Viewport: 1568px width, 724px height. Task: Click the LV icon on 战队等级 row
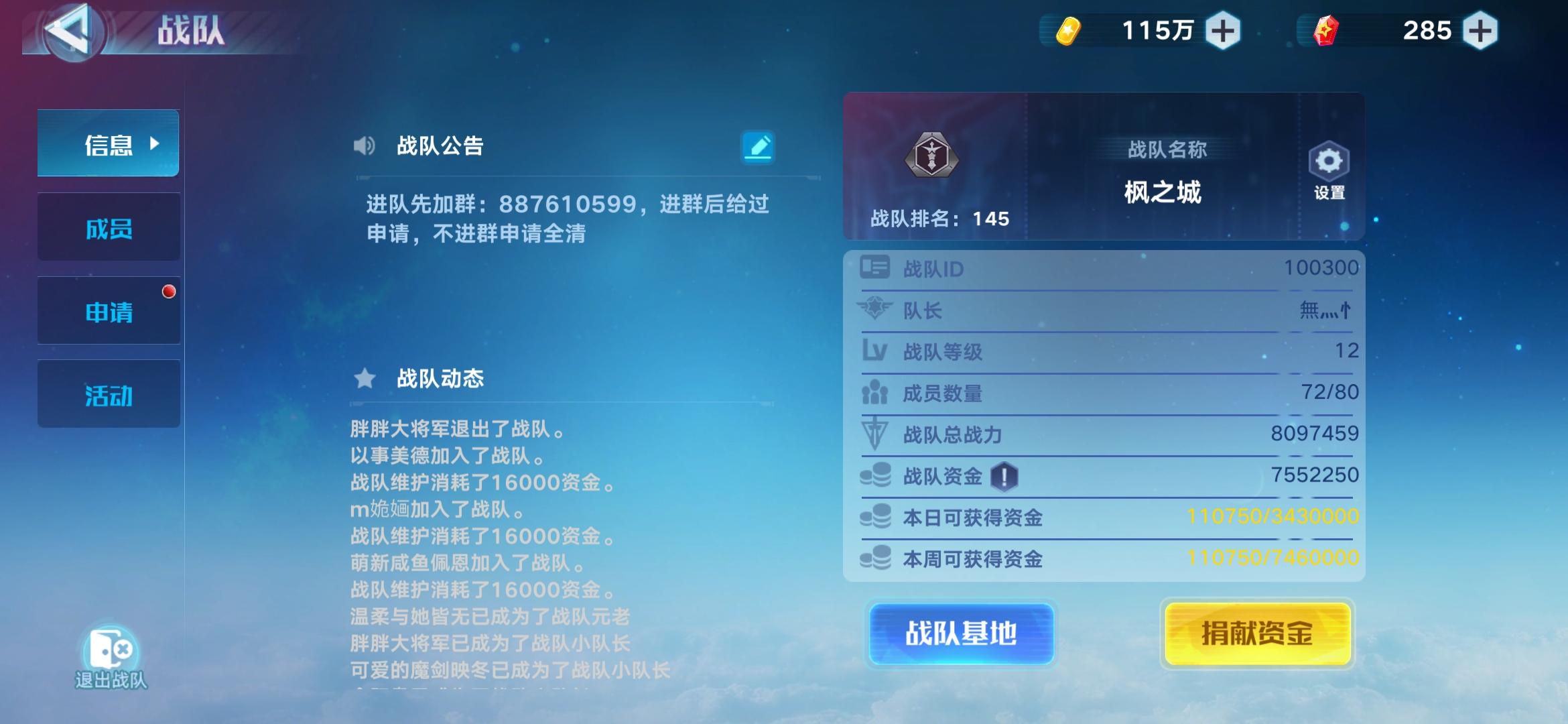point(874,351)
